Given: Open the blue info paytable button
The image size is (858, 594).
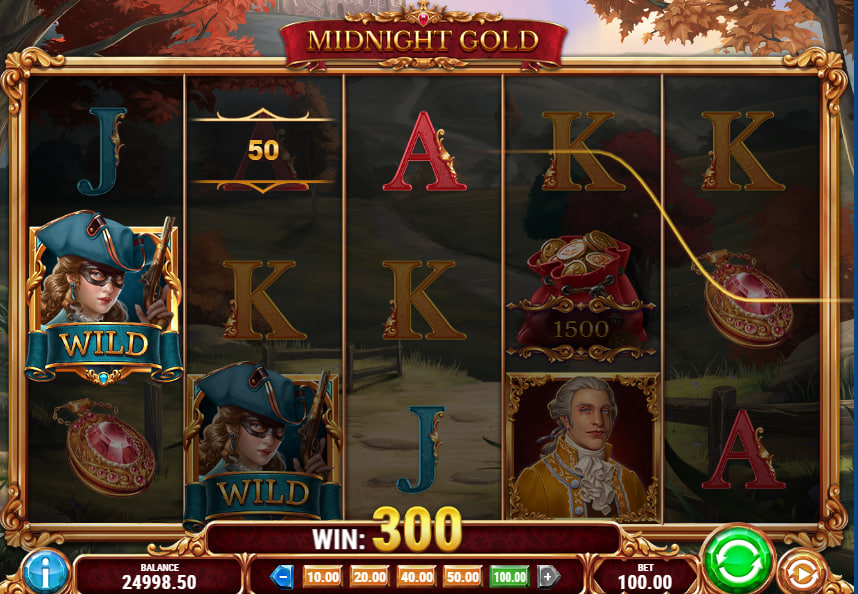Looking at the screenshot, I should 45,572.
